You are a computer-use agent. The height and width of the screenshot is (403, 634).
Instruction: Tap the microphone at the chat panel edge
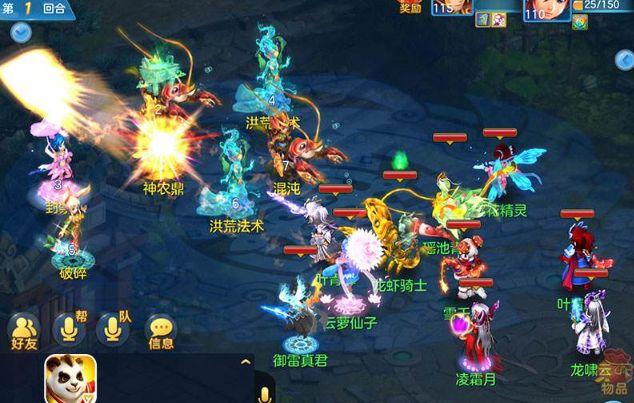[266, 393]
